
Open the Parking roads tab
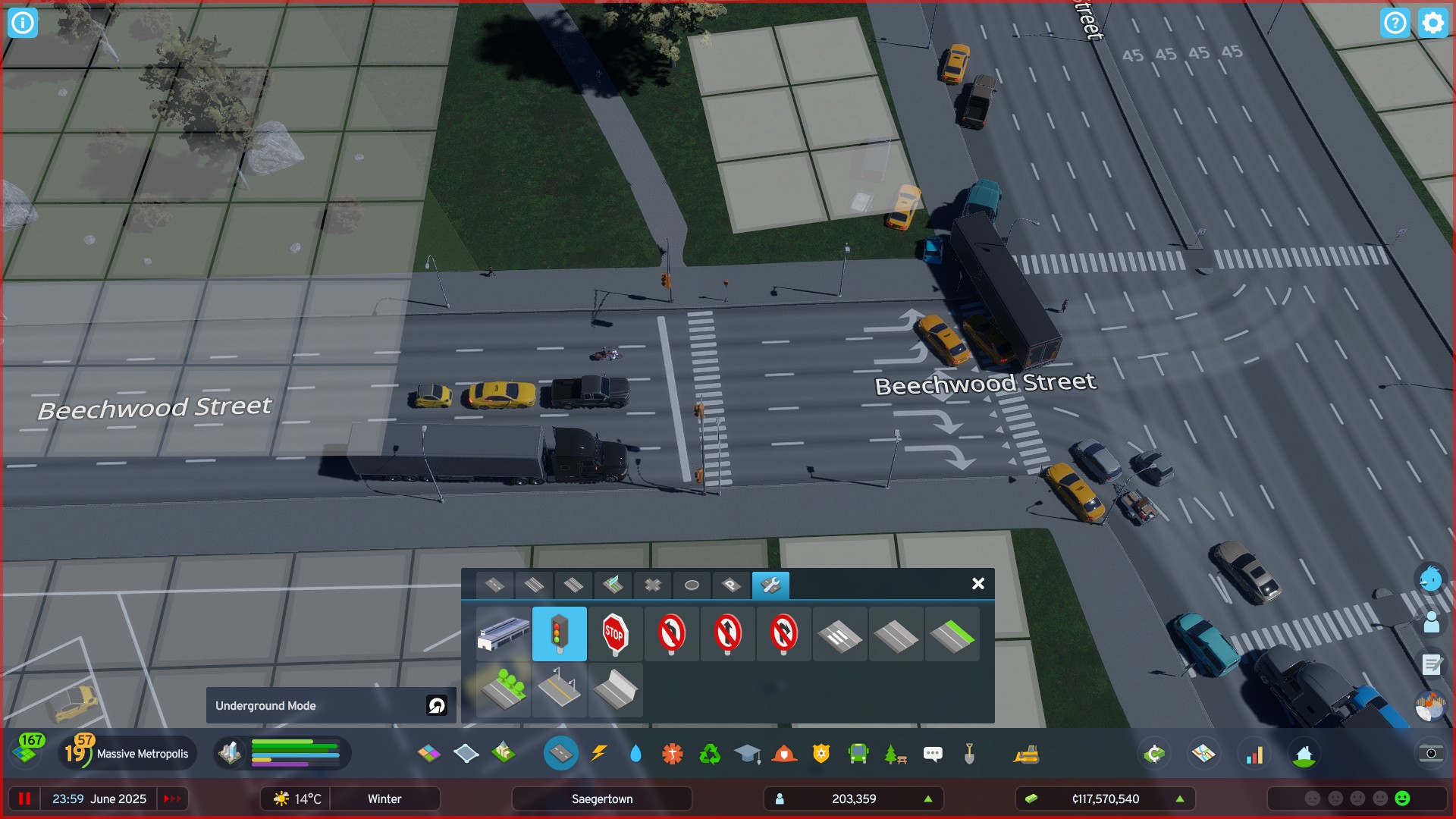tap(730, 585)
